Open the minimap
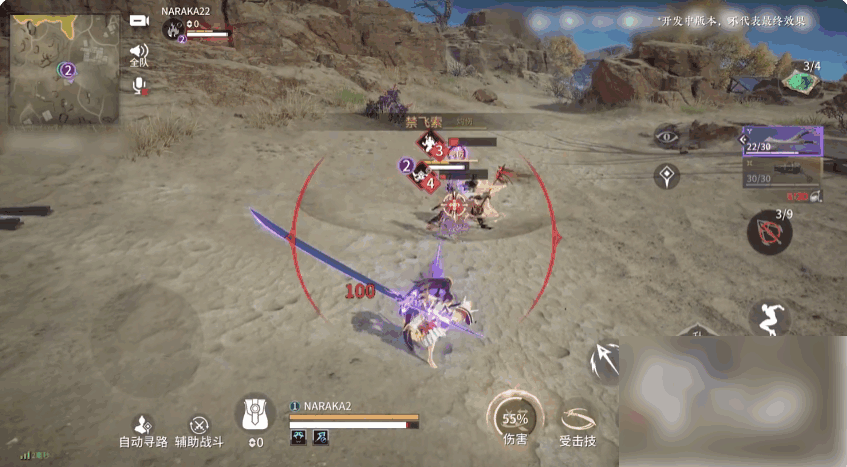This screenshot has width=847, height=467. (x=64, y=66)
